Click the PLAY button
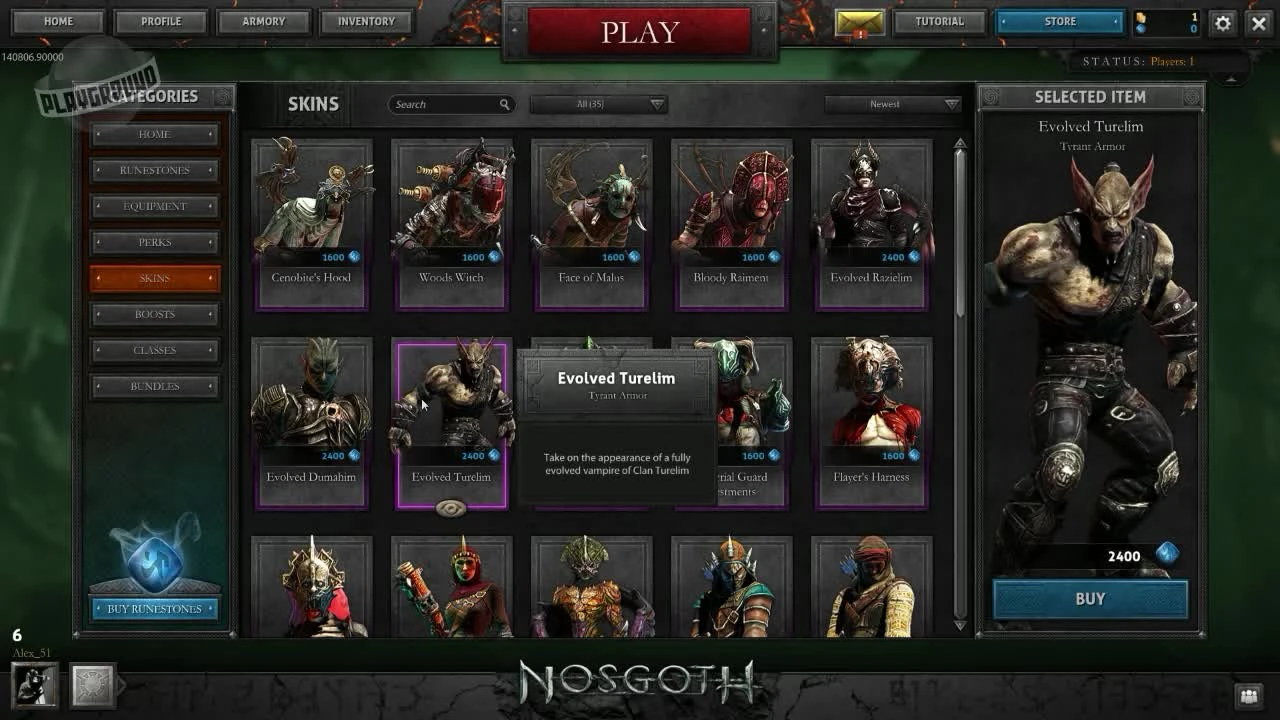This screenshot has height=720, width=1280. (x=639, y=31)
